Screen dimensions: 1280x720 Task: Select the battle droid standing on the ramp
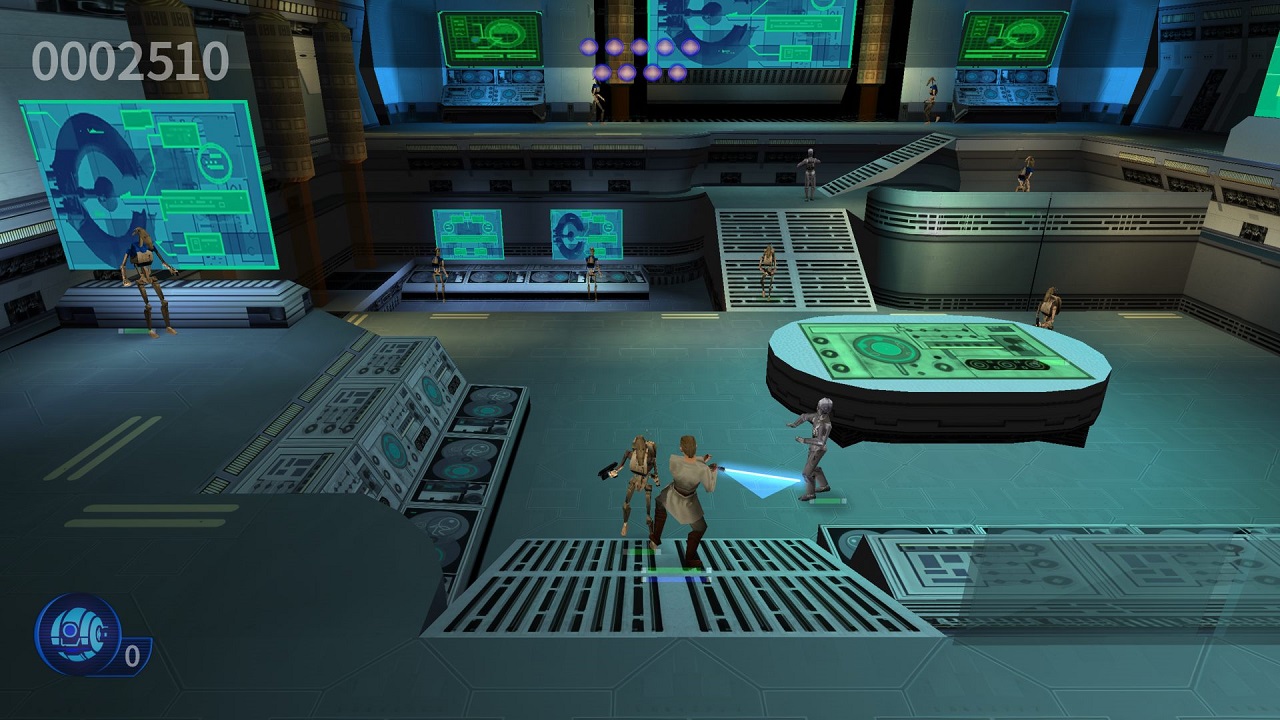(x=766, y=263)
